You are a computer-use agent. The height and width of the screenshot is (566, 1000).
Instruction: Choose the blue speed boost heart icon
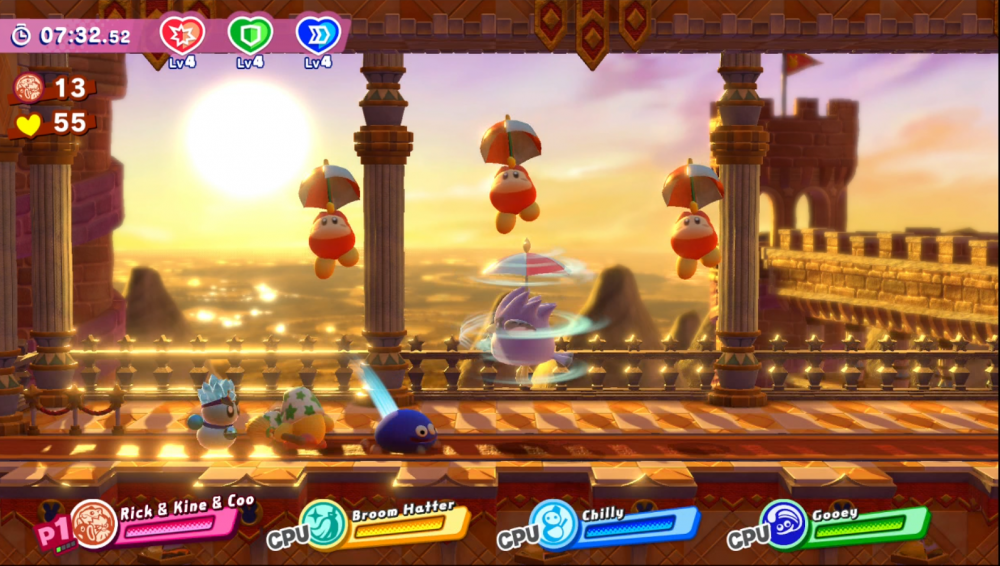point(318,35)
